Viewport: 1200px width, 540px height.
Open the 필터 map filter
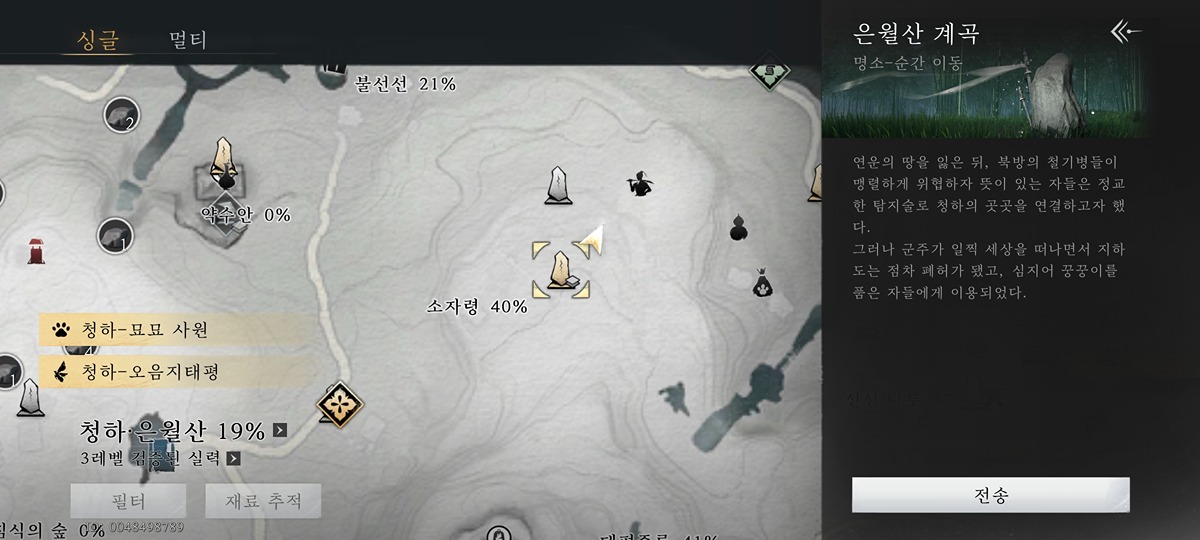[x=127, y=500]
